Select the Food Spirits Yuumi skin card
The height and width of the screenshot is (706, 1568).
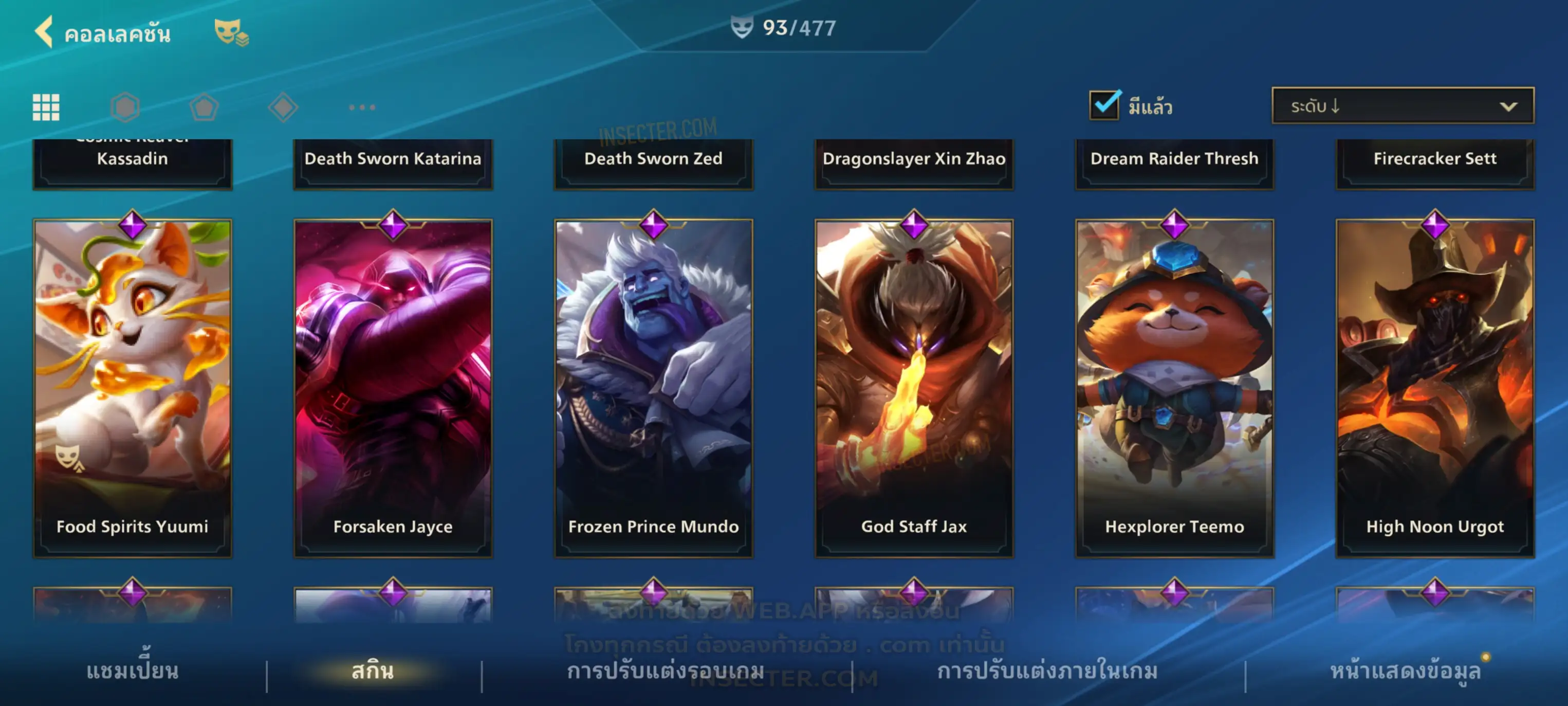click(132, 388)
